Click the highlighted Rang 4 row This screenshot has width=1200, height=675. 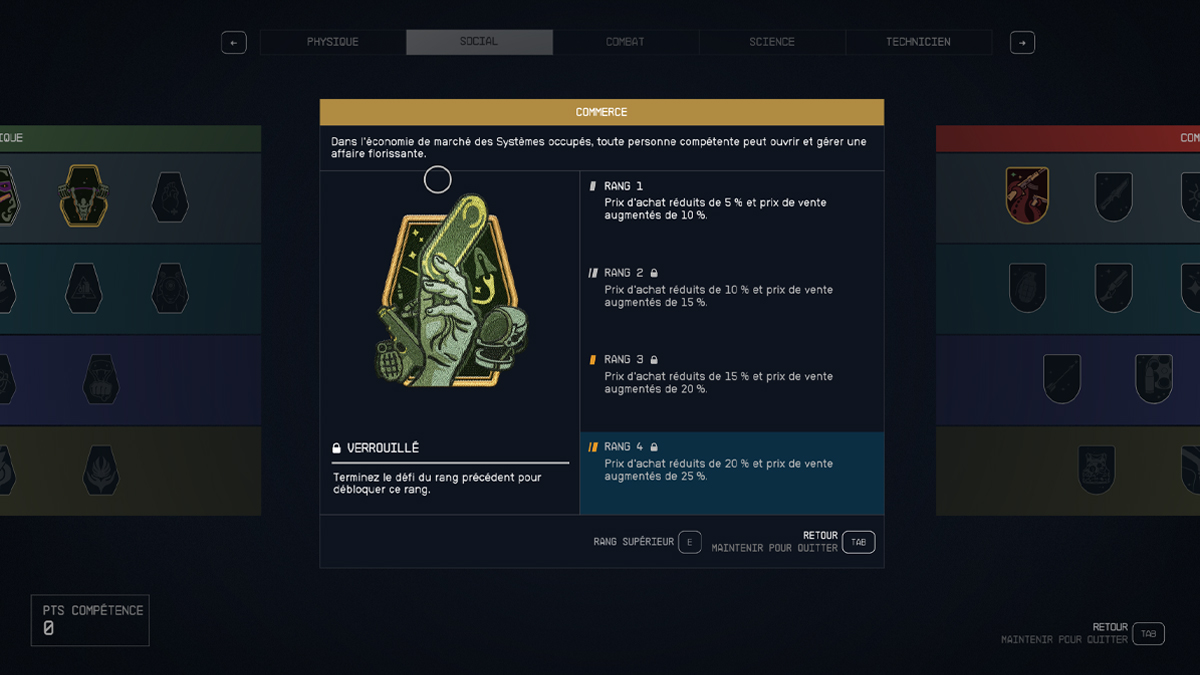point(731,462)
